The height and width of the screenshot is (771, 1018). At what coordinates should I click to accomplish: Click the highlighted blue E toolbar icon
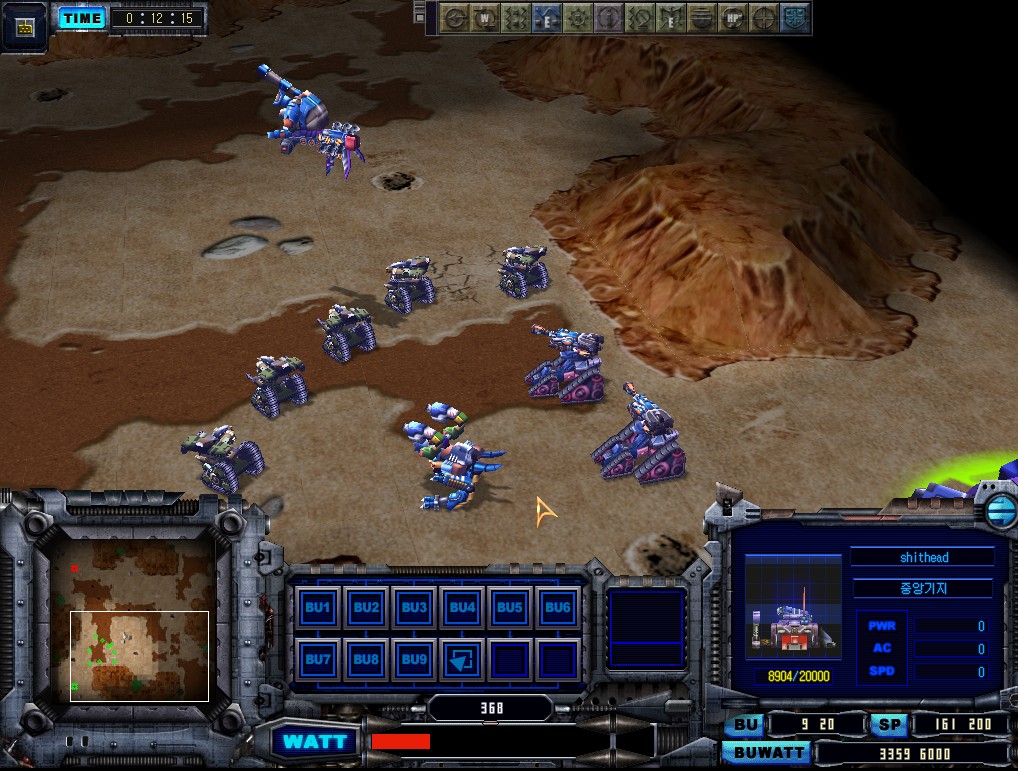(x=546, y=18)
